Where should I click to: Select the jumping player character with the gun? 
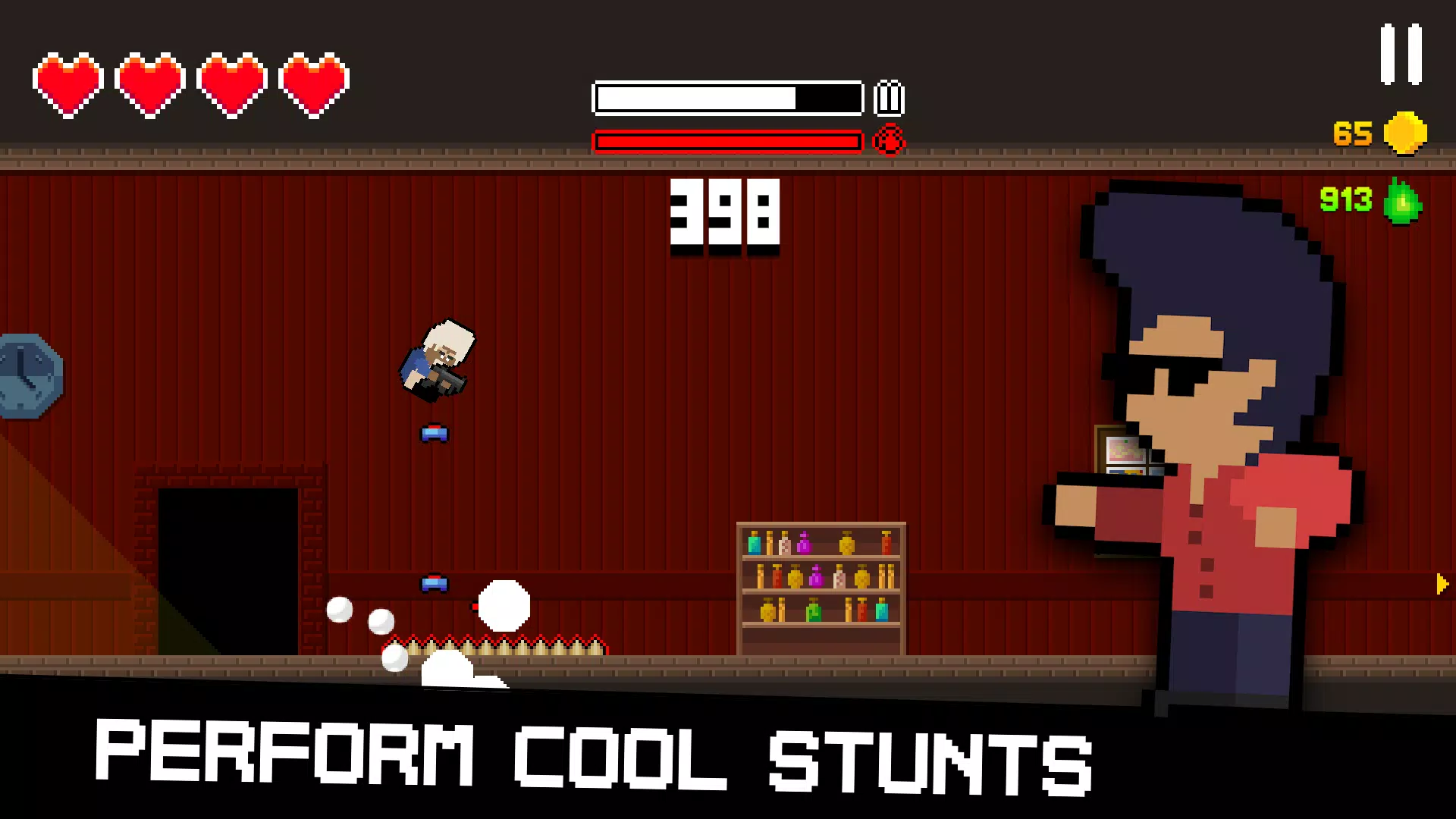coord(438,360)
